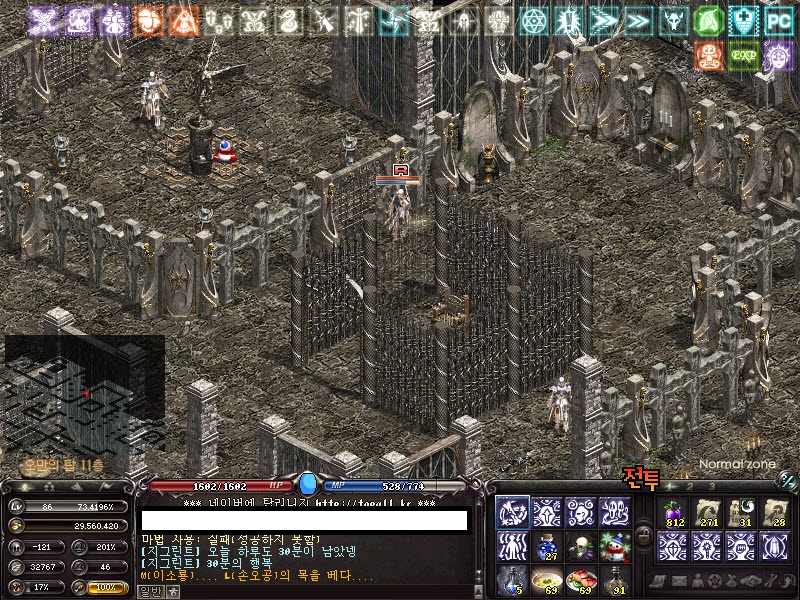Use the snowman item in hotbar
This screenshot has height=600, width=800.
pyautogui.click(x=615, y=546)
